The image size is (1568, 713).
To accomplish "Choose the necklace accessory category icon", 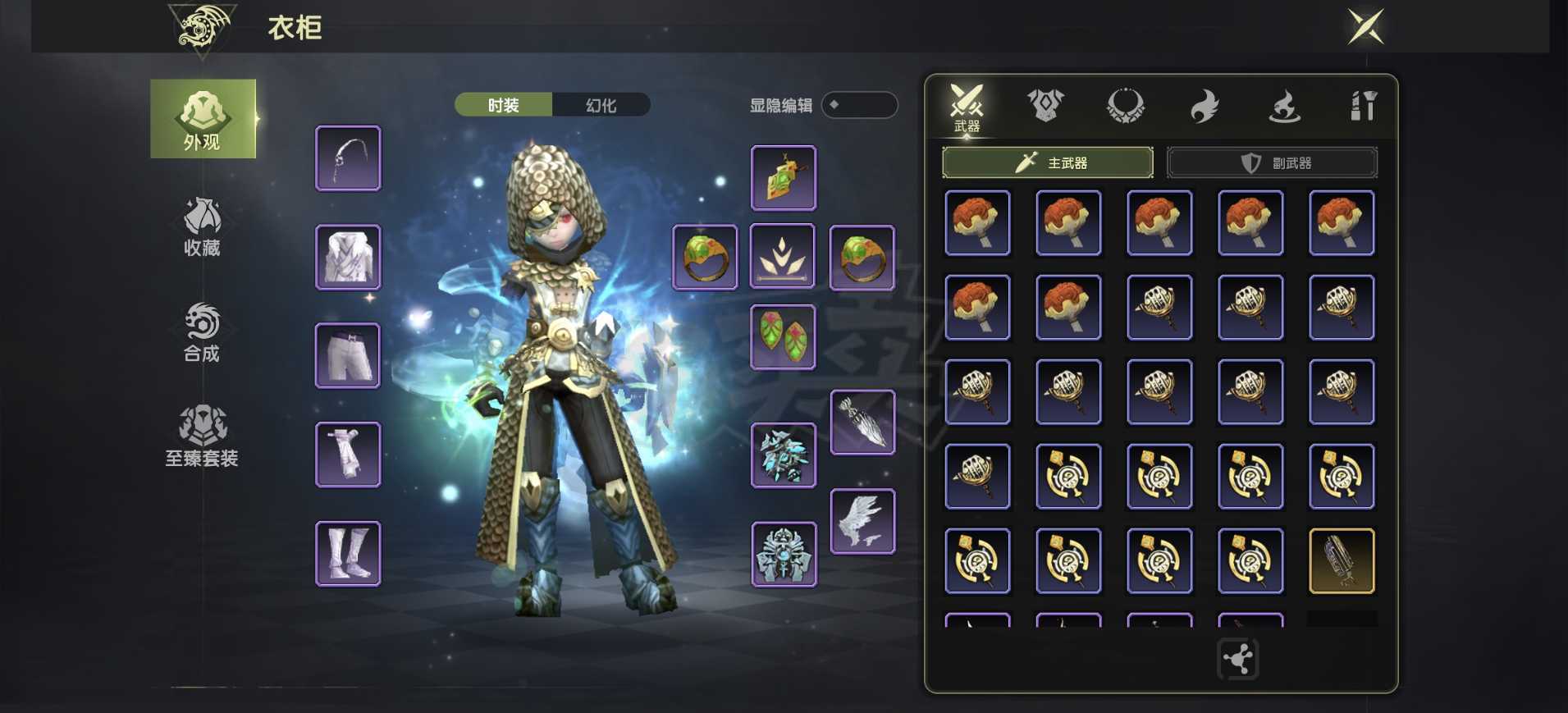I will (x=1125, y=106).
